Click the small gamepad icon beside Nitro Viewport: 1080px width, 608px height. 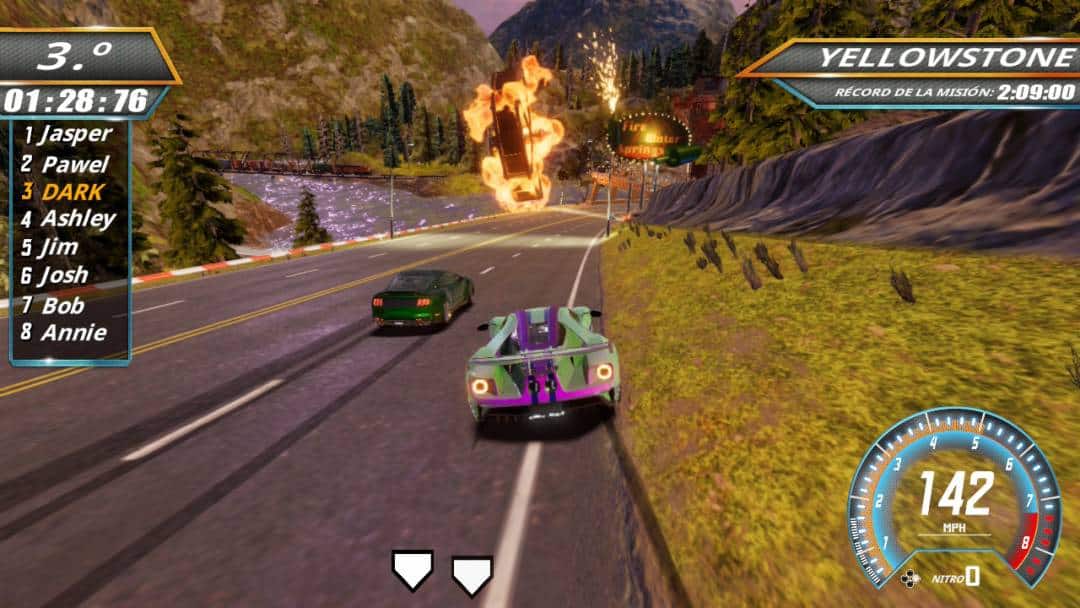(909, 577)
